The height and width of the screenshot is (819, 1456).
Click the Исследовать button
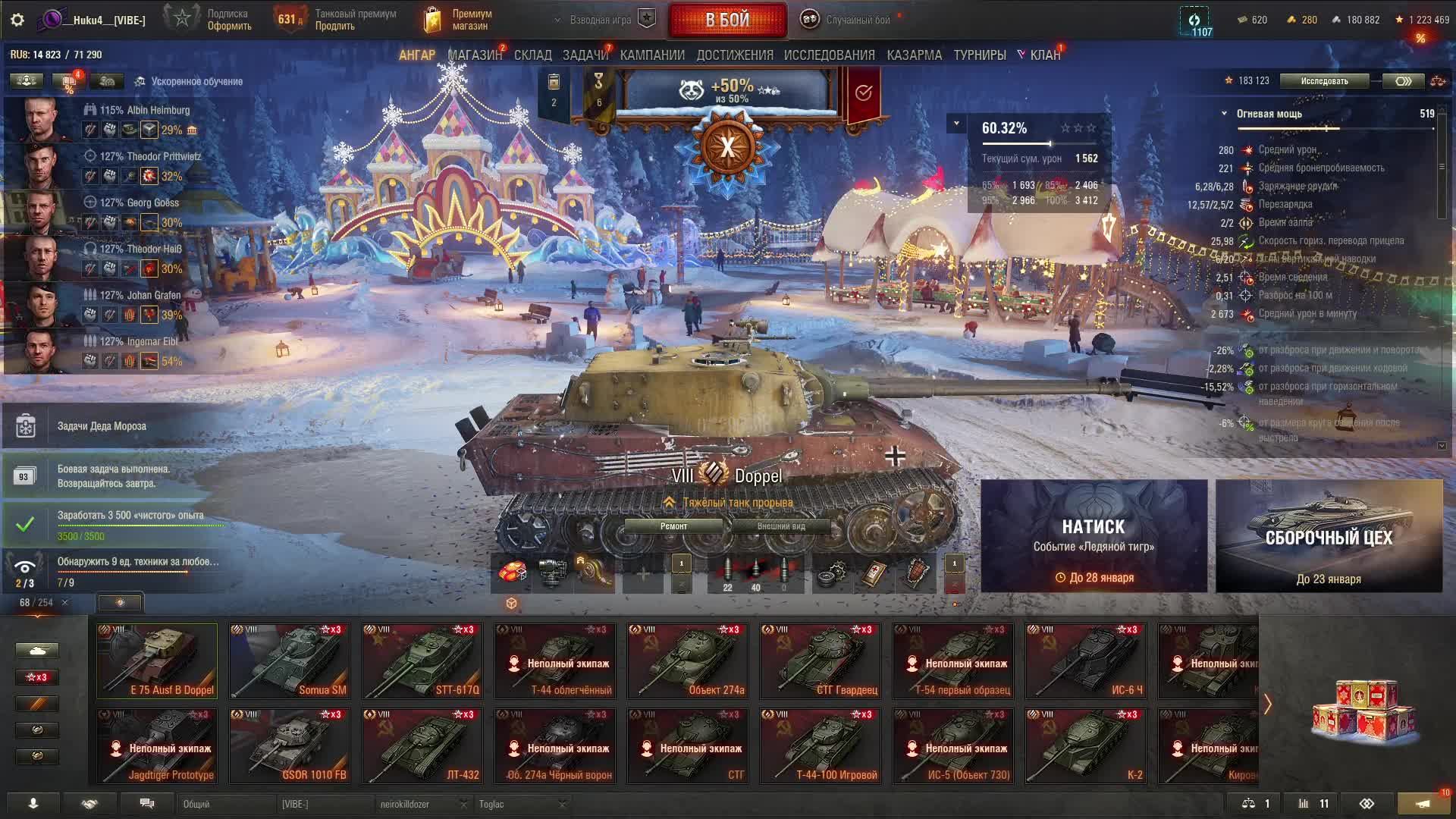click(x=1324, y=81)
